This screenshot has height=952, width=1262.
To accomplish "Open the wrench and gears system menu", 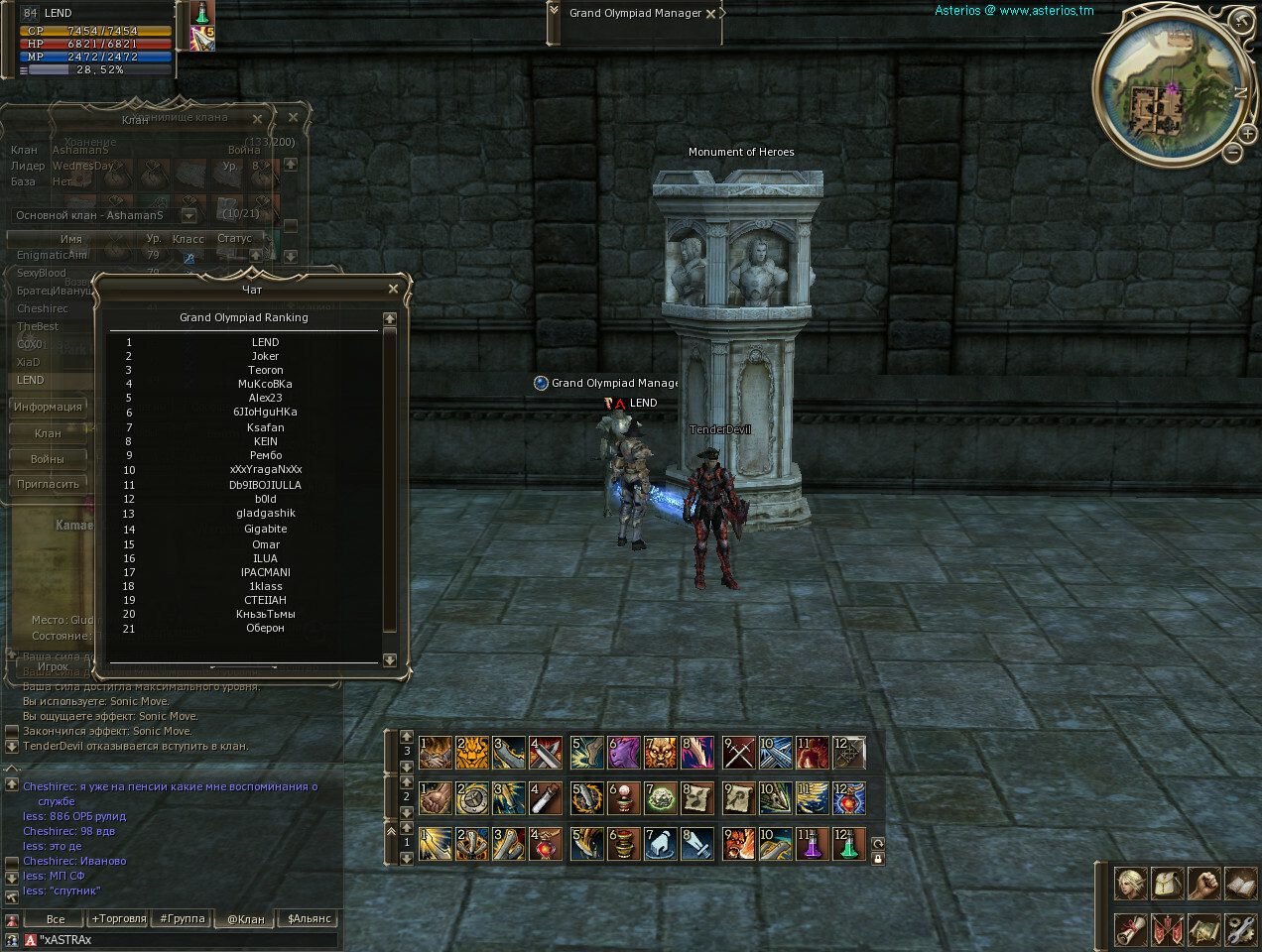I will pos(1240,929).
